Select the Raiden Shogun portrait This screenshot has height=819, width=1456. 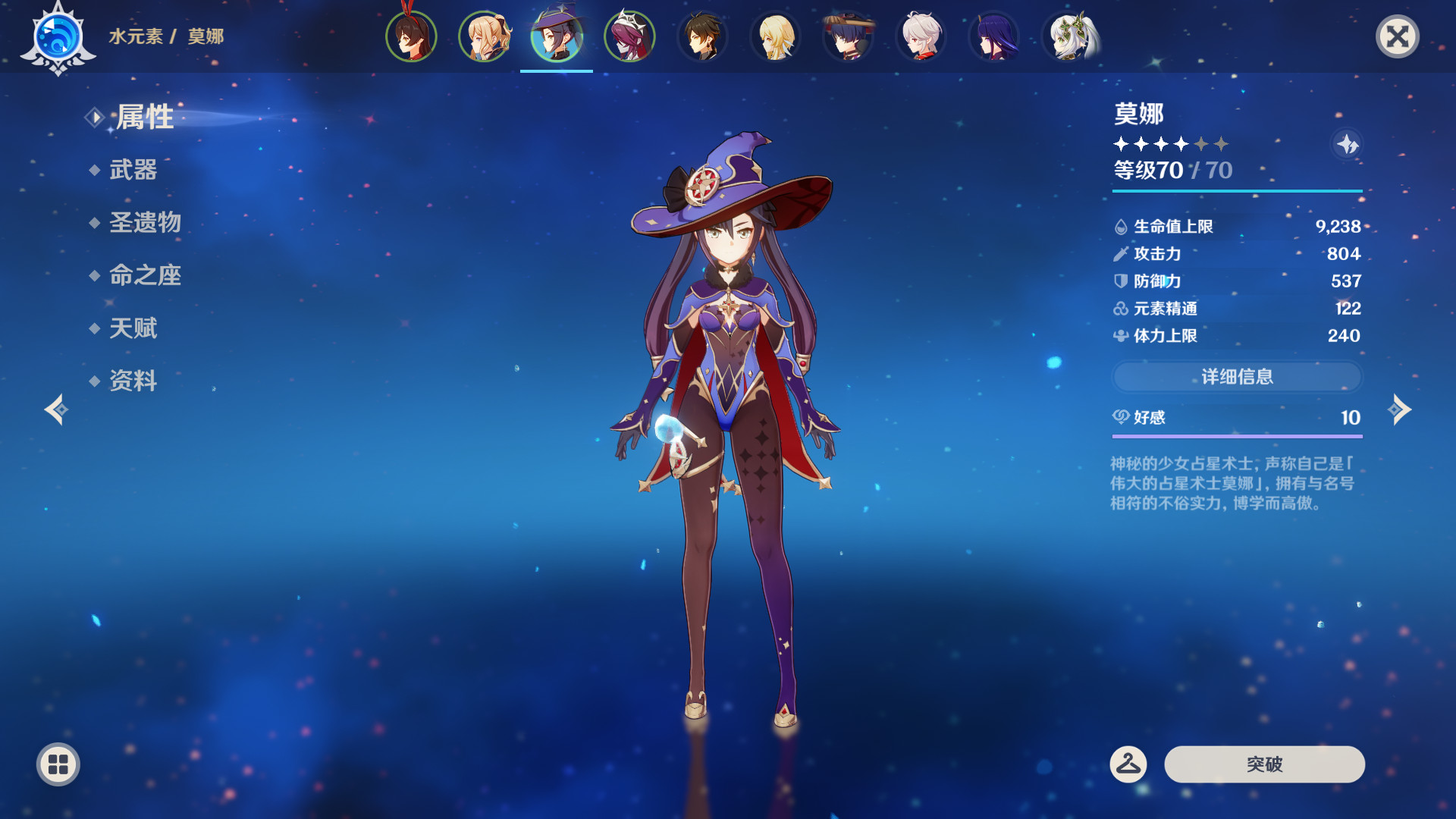tap(995, 36)
